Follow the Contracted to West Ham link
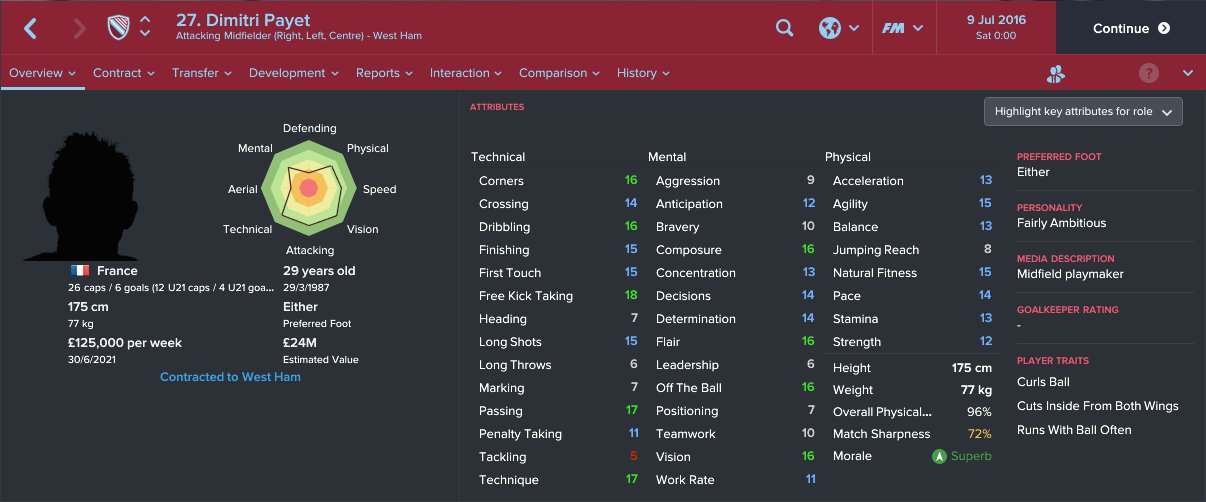The image size is (1206, 502). 230,377
